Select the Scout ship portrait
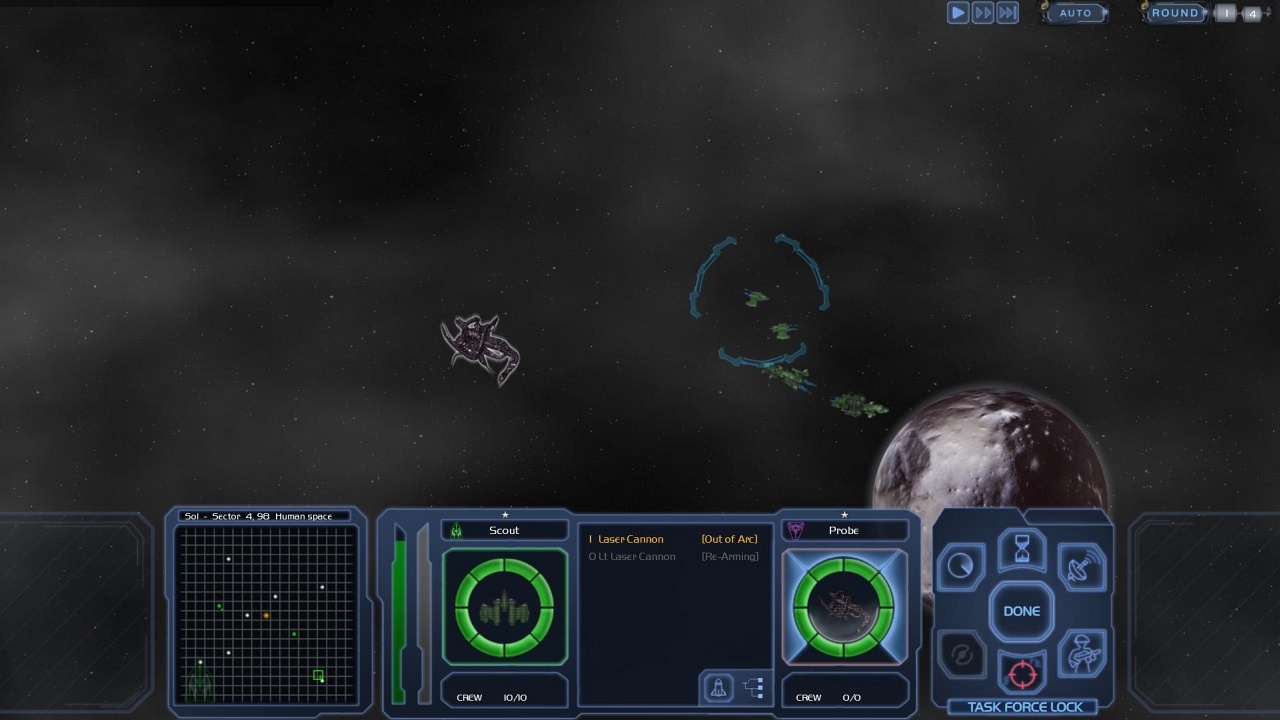 pos(504,606)
